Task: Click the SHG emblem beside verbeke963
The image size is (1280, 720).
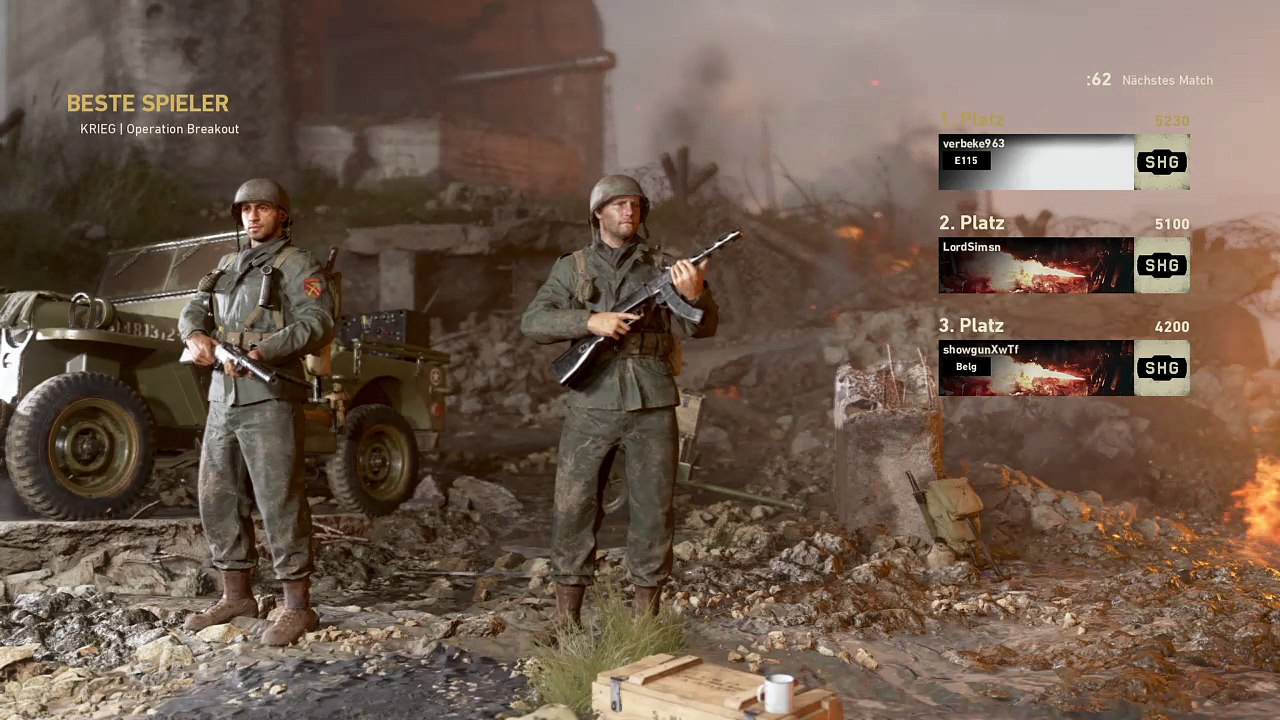Action: coord(1162,162)
